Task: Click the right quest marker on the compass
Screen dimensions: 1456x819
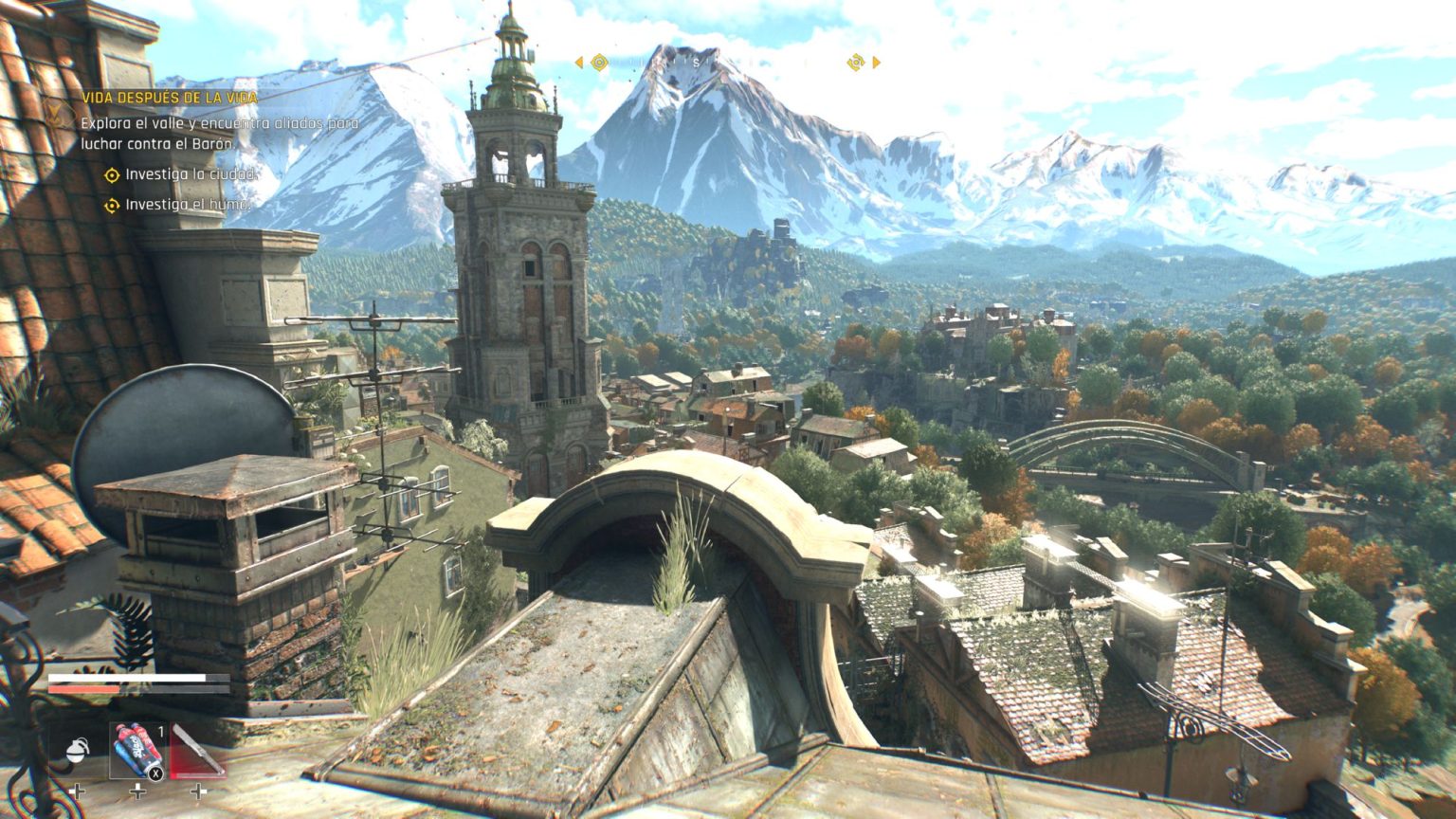Action: pyautogui.click(x=856, y=63)
